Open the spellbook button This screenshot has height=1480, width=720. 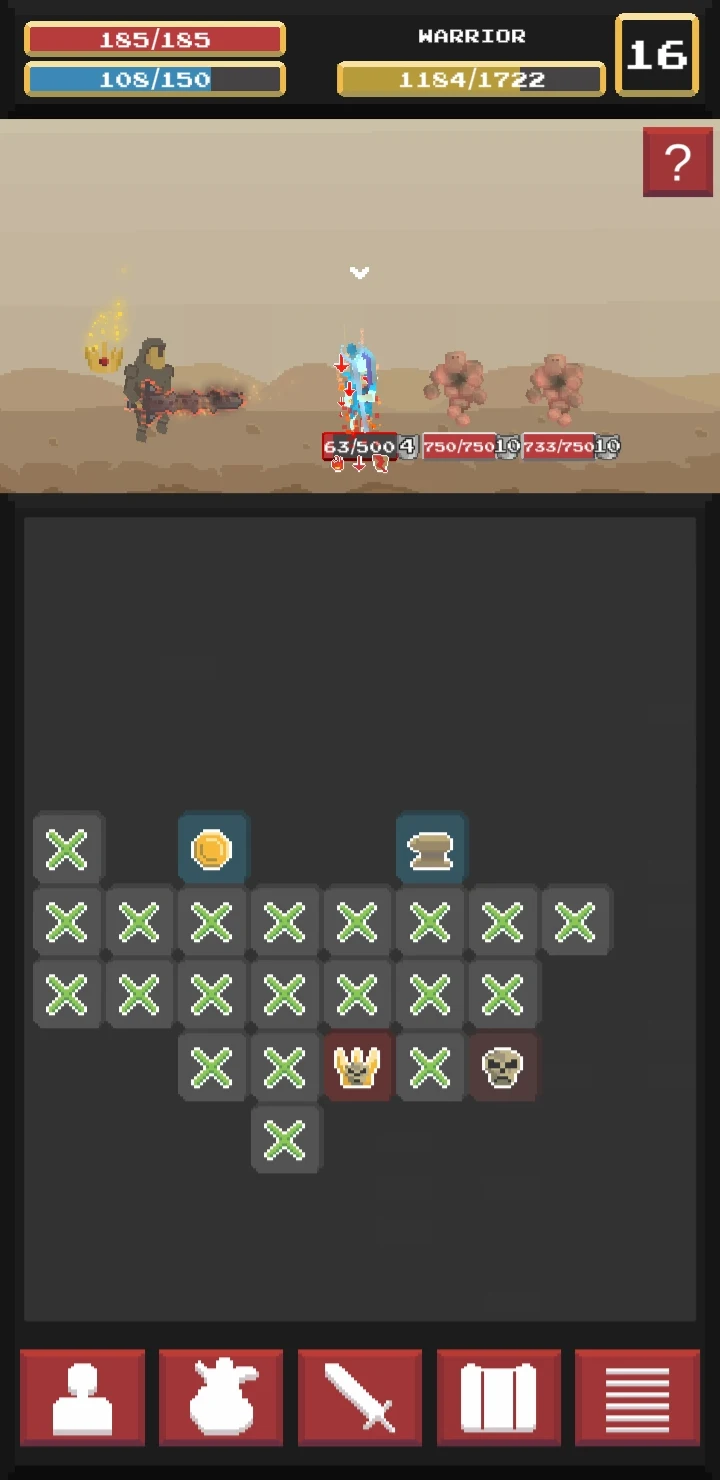499,1397
